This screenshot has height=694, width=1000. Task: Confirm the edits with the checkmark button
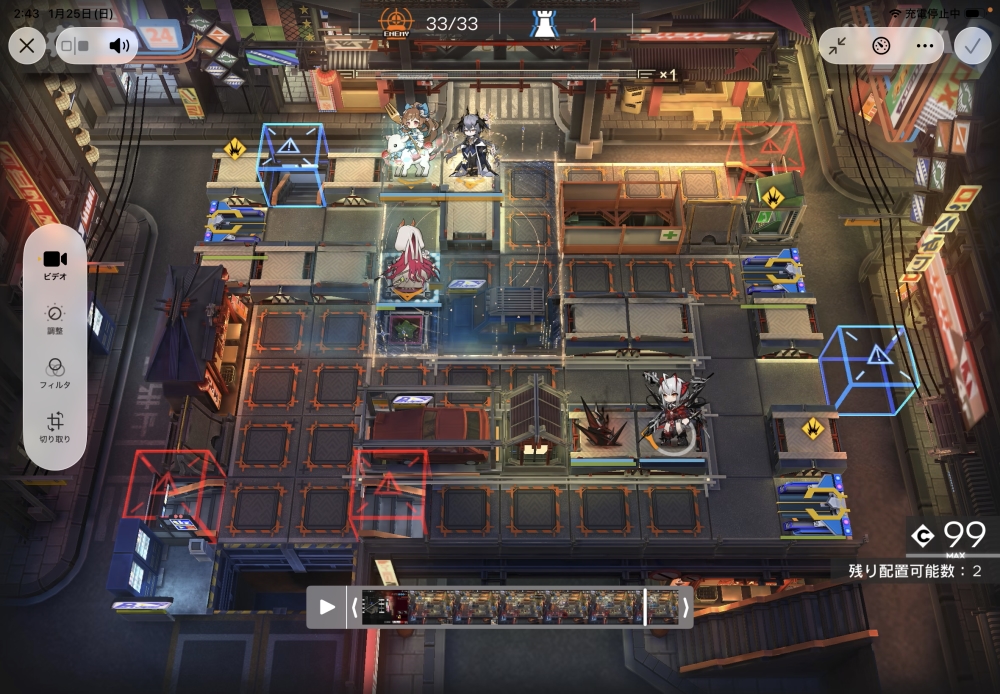click(972, 45)
